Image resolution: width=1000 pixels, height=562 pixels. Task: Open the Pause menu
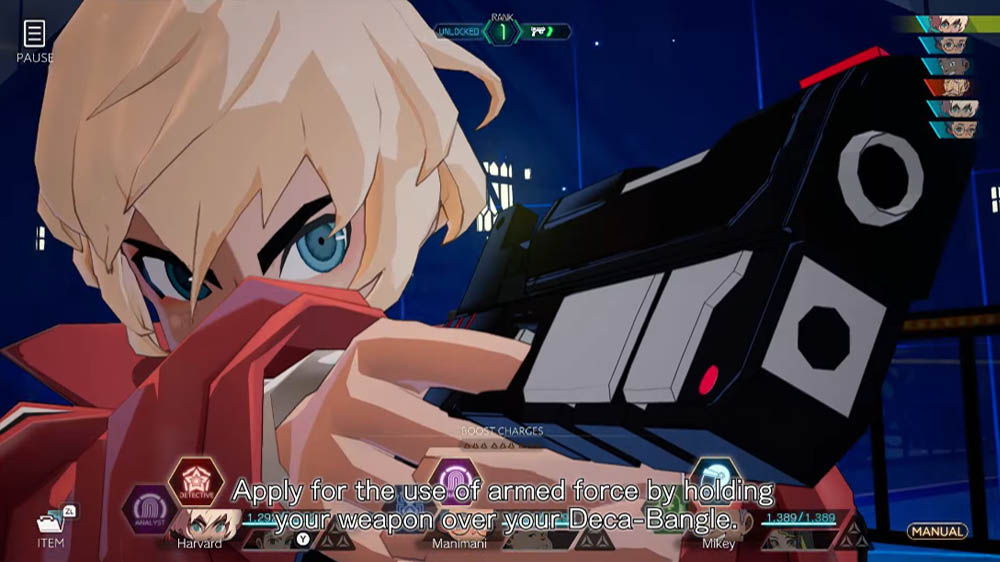pyautogui.click(x=34, y=39)
